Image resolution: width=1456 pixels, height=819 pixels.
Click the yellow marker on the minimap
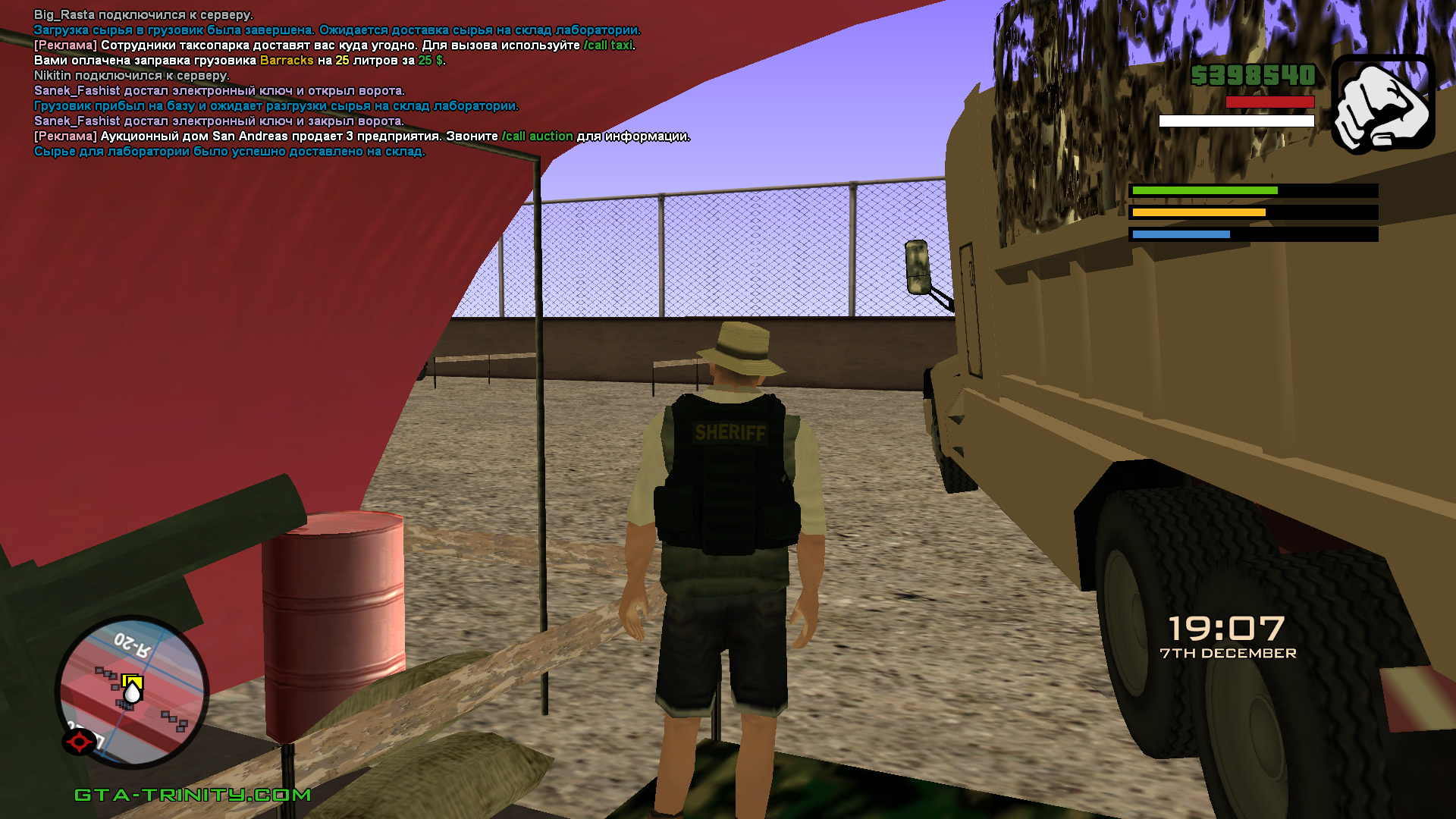click(132, 682)
